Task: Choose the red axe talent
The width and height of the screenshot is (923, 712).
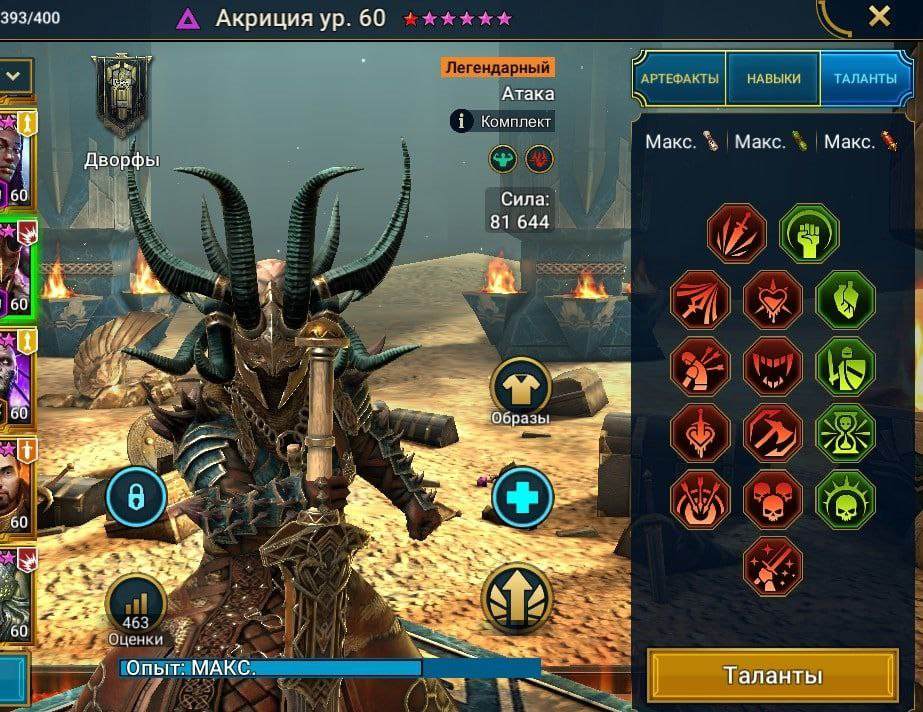Action: (x=773, y=433)
